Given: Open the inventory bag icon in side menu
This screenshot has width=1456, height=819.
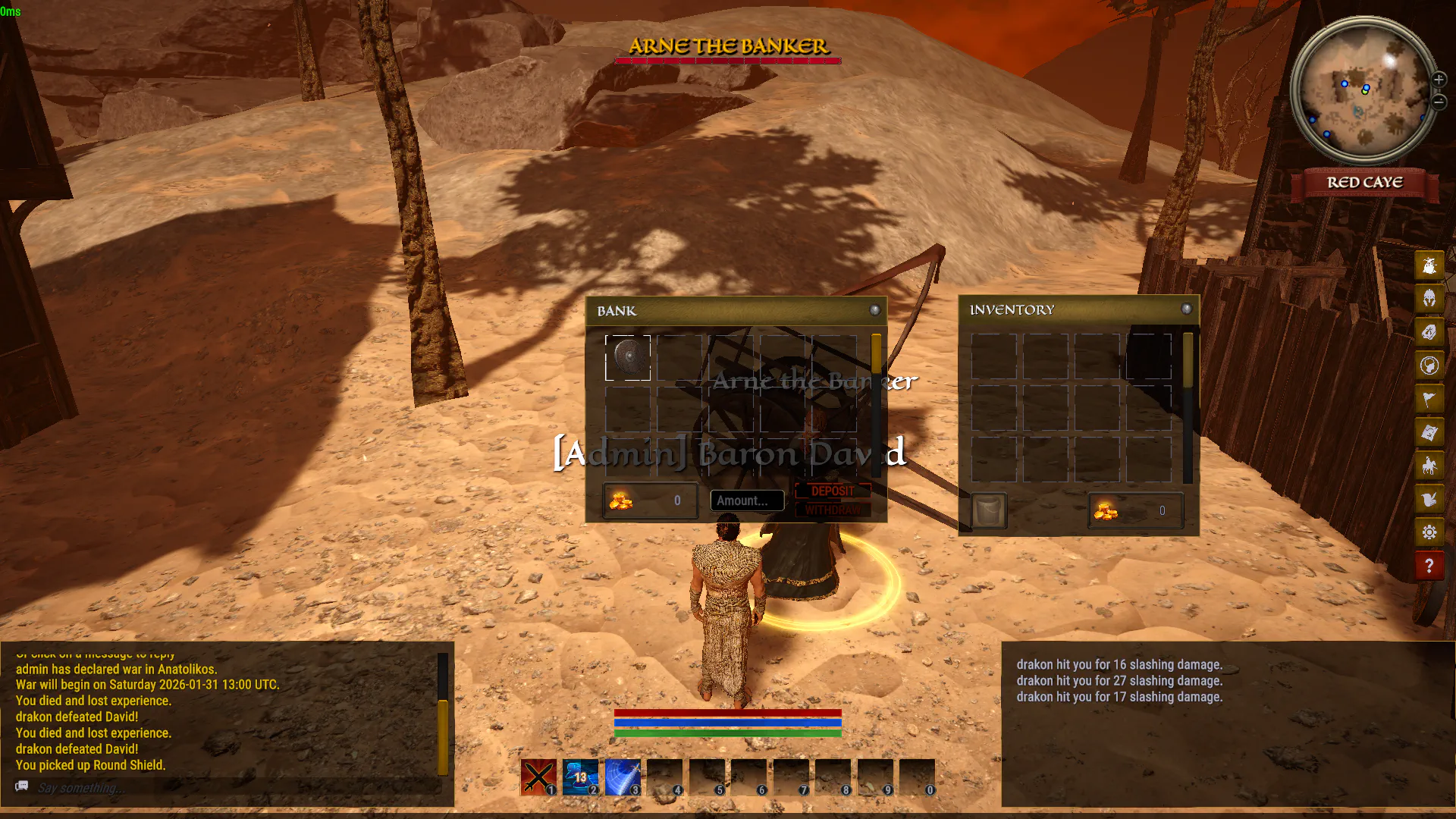Looking at the screenshot, I should [x=1429, y=265].
